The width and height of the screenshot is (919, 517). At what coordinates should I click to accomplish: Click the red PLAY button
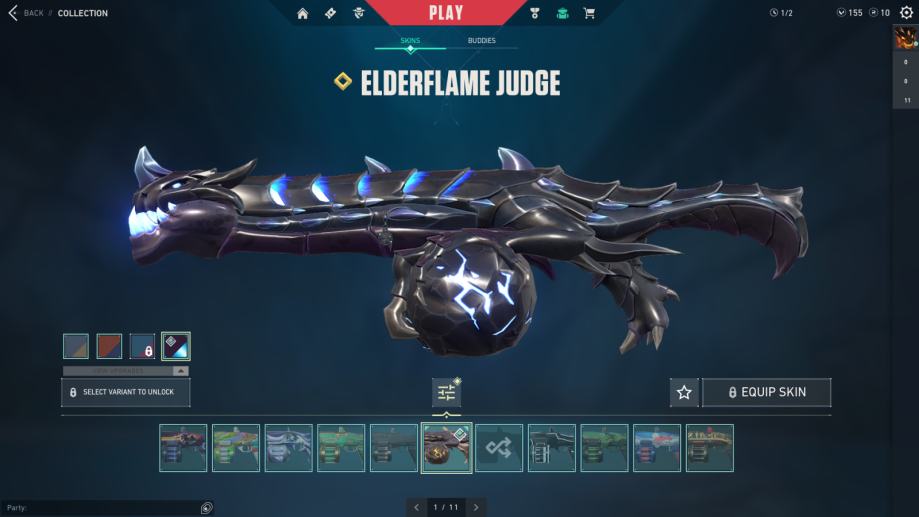pyautogui.click(x=445, y=13)
